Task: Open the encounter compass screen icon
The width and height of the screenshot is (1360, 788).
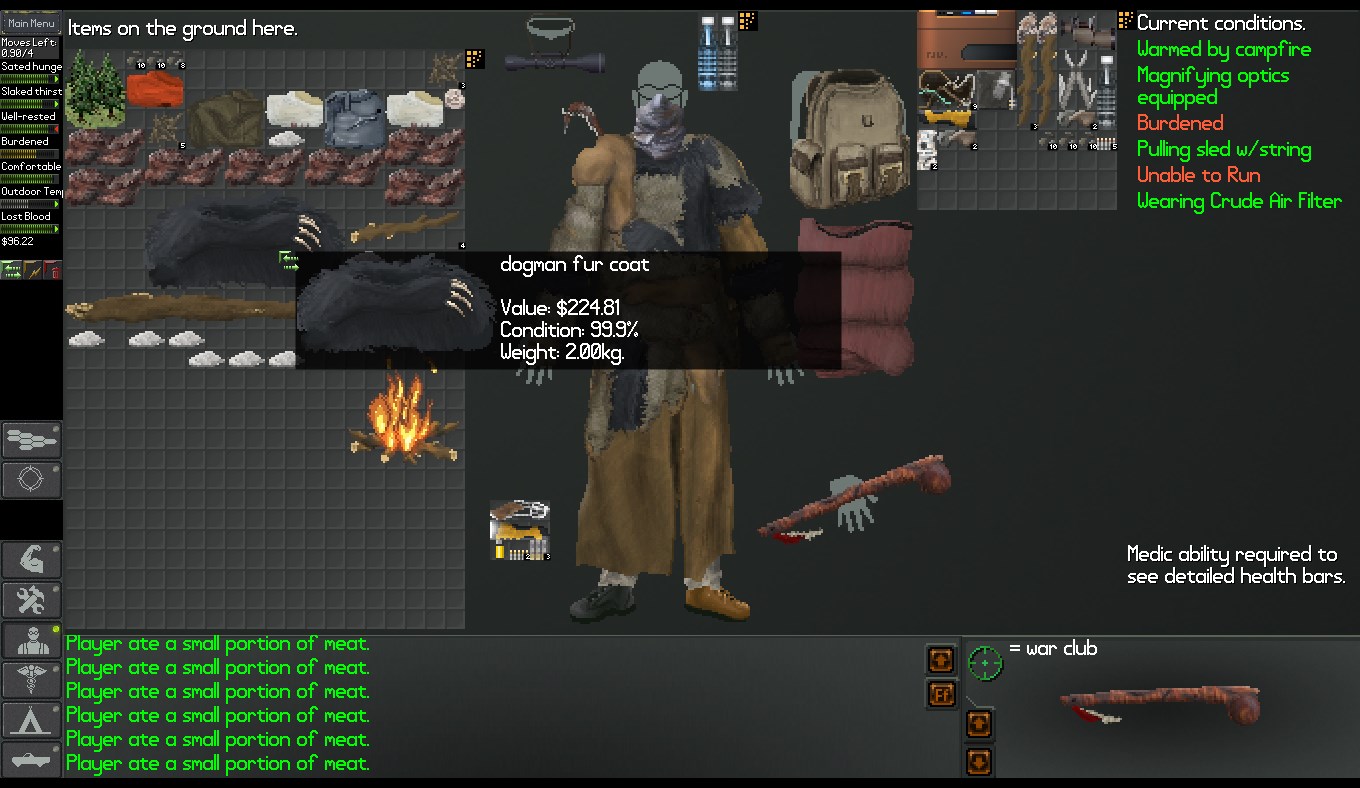Action: pyautogui.click(x=31, y=480)
